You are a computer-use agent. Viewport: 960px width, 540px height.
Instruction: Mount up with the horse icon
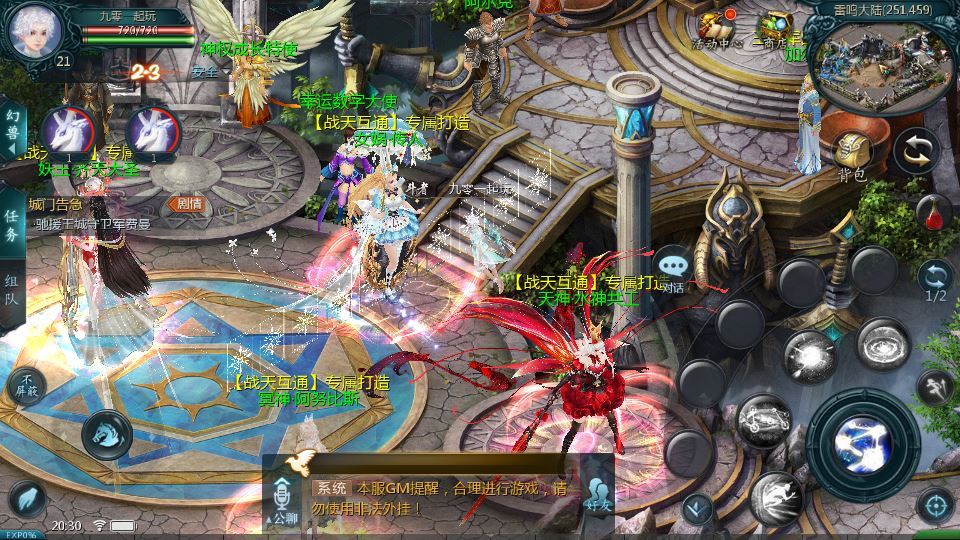[x=107, y=433]
